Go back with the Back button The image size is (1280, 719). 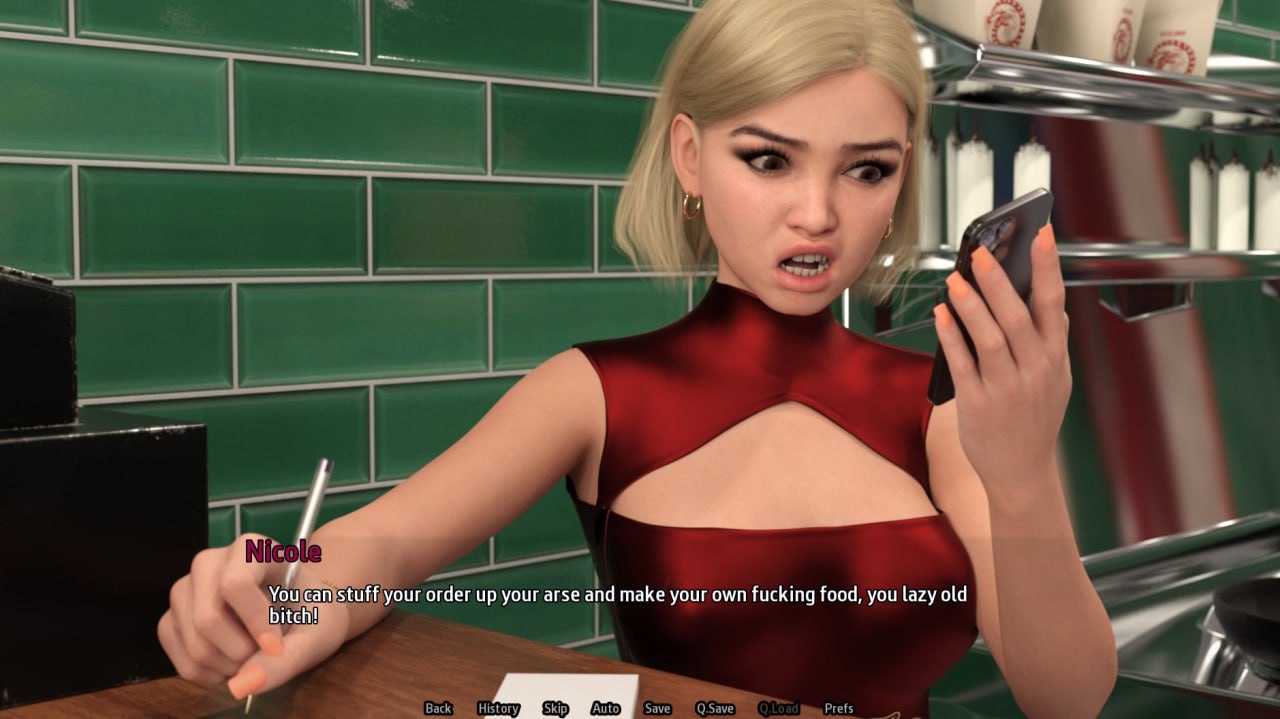coord(438,708)
